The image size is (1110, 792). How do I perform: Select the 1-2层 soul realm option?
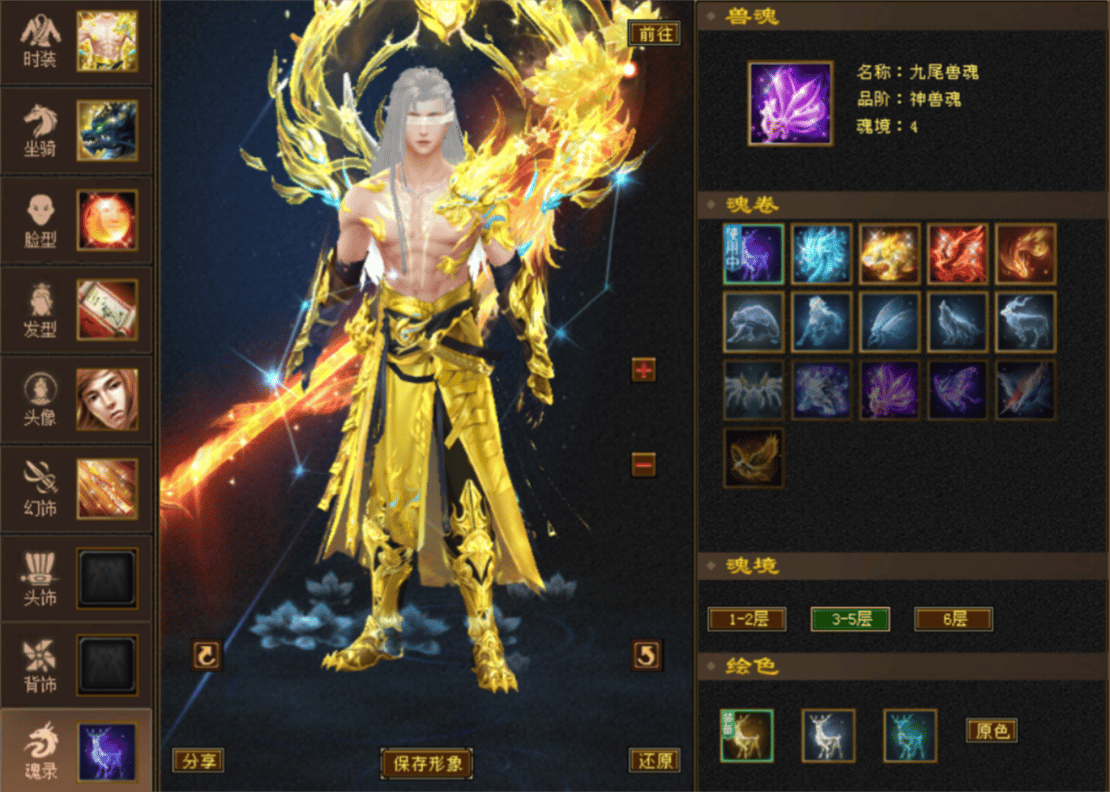[x=747, y=619]
